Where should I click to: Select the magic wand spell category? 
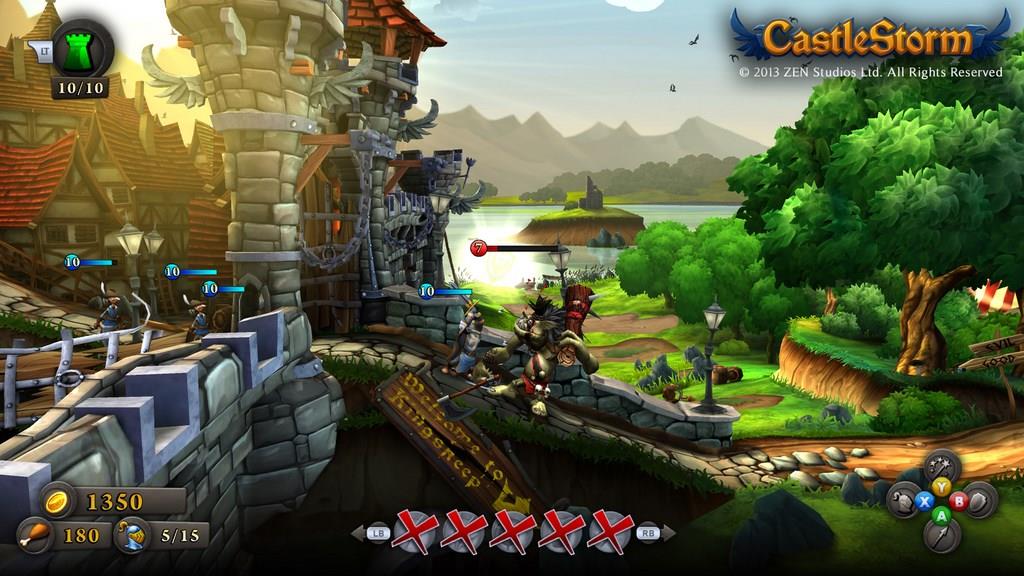point(941,465)
